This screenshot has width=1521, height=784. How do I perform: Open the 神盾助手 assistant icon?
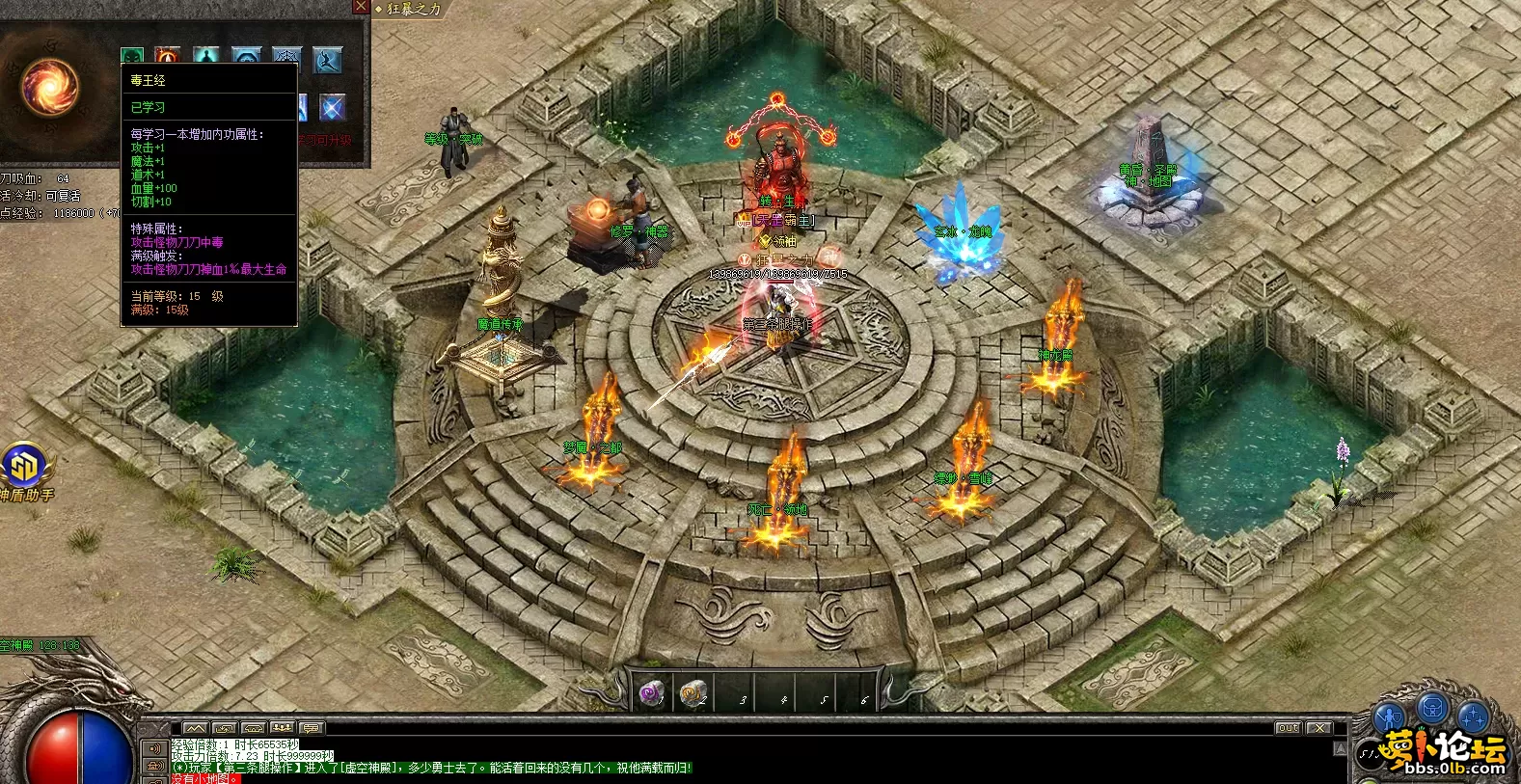coord(22,468)
